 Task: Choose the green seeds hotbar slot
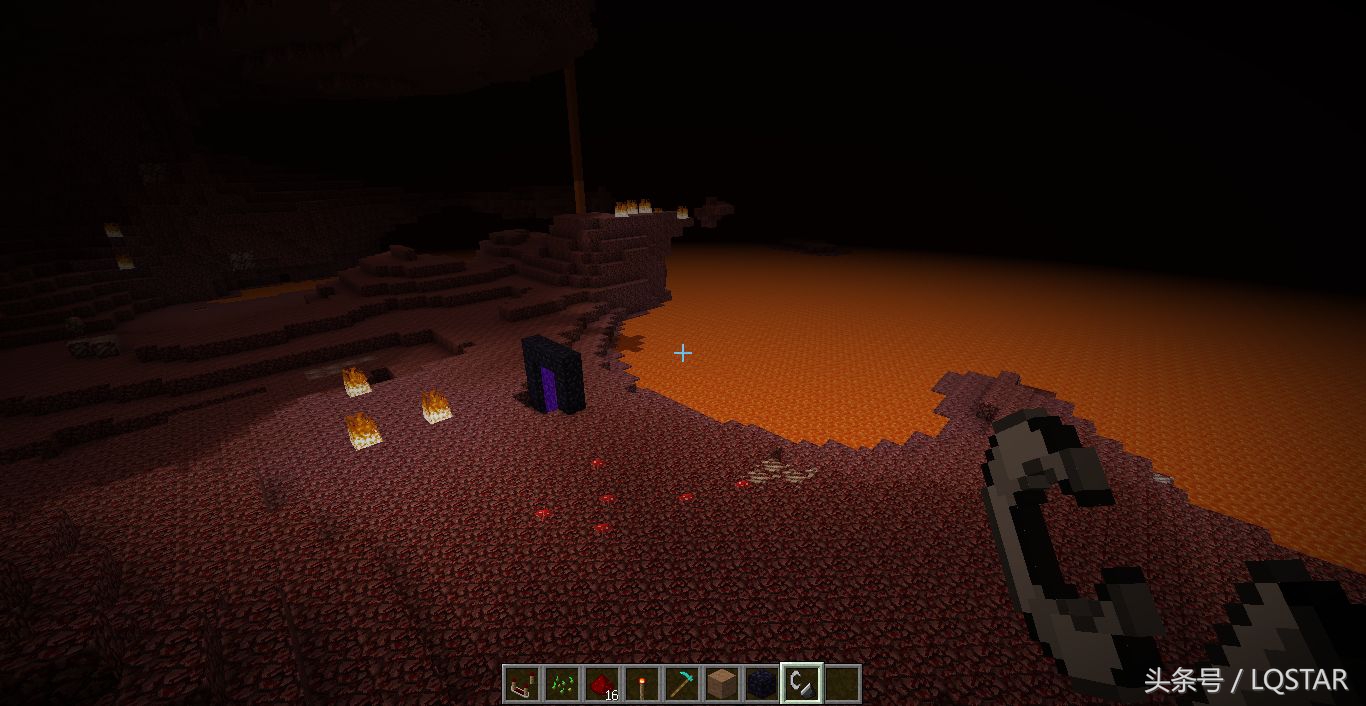[x=561, y=684]
